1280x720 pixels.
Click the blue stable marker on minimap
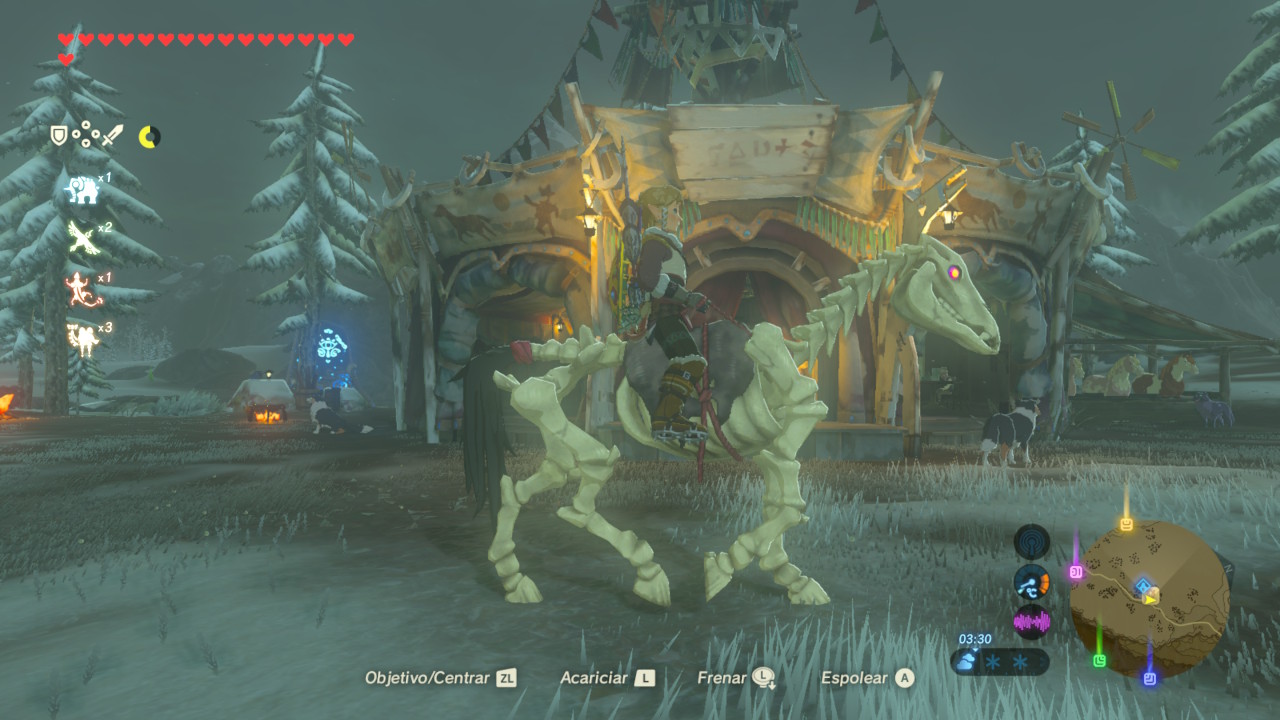(1143, 584)
